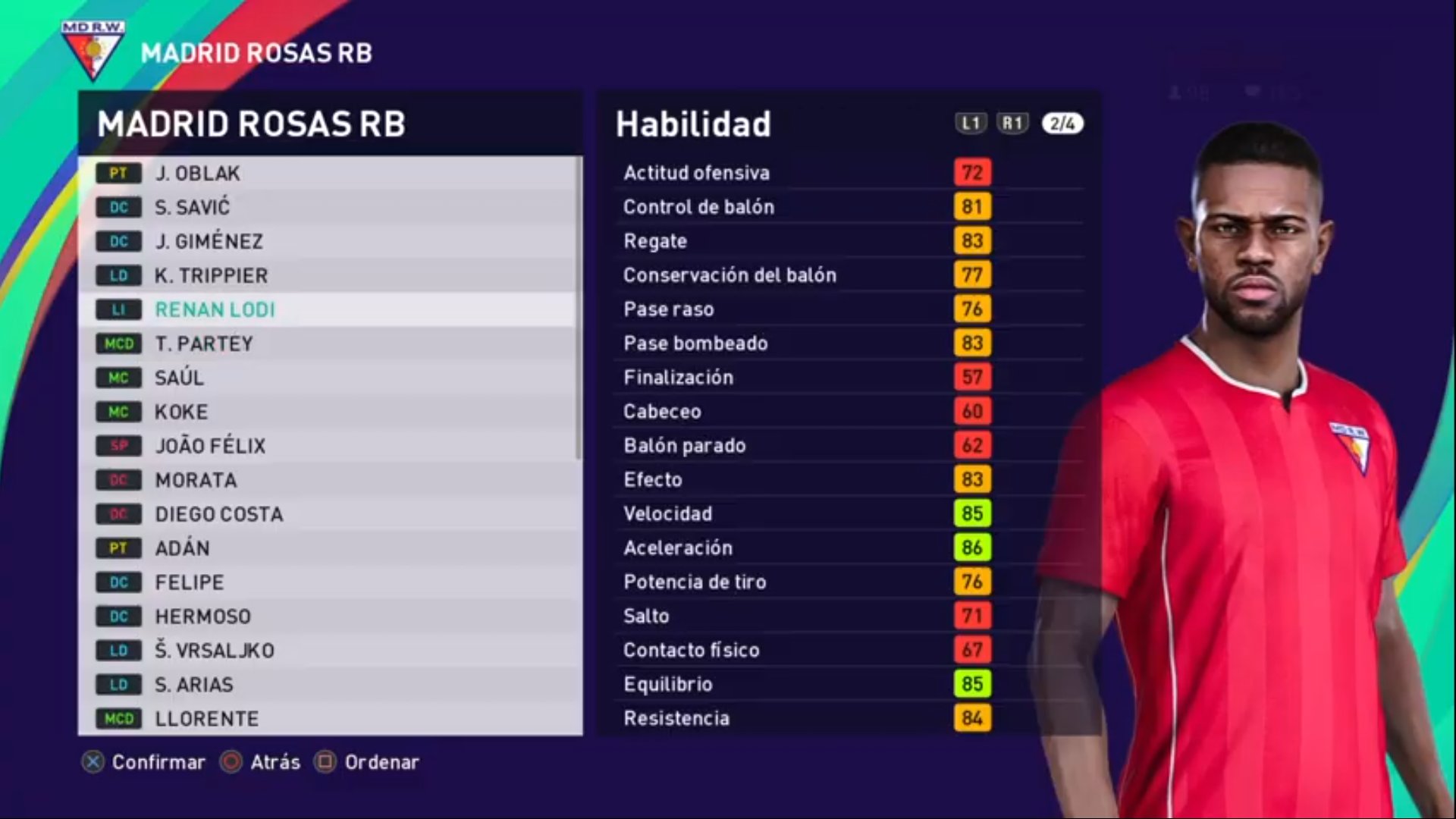This screenshot has height=819, width=1456.
Task: Click the 2/4 page indicator in Habilidad
Action: (x=1062, y=124)
